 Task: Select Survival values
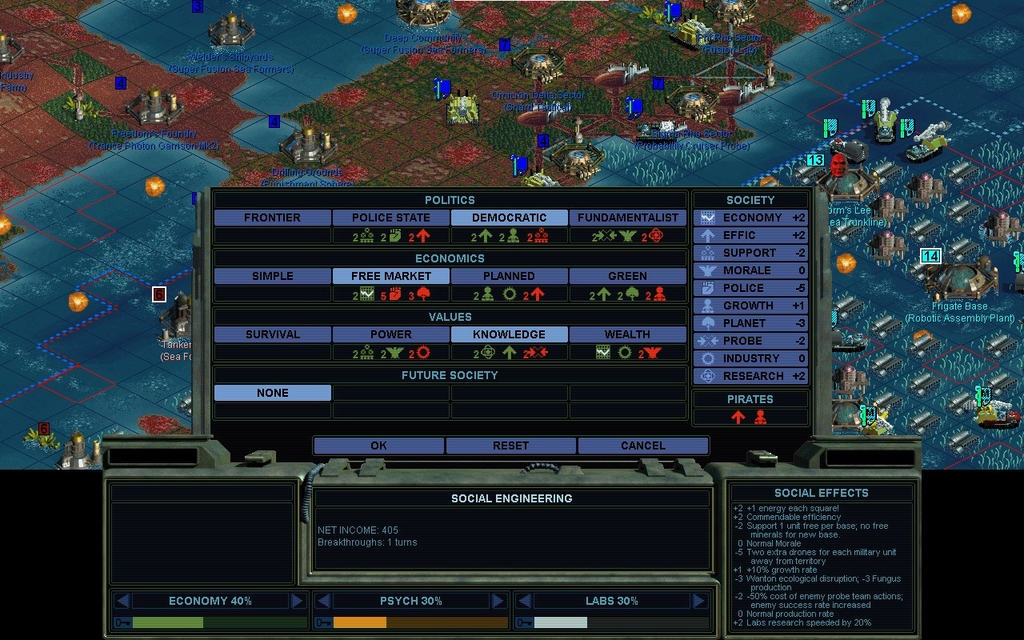(x=272, y=335)
